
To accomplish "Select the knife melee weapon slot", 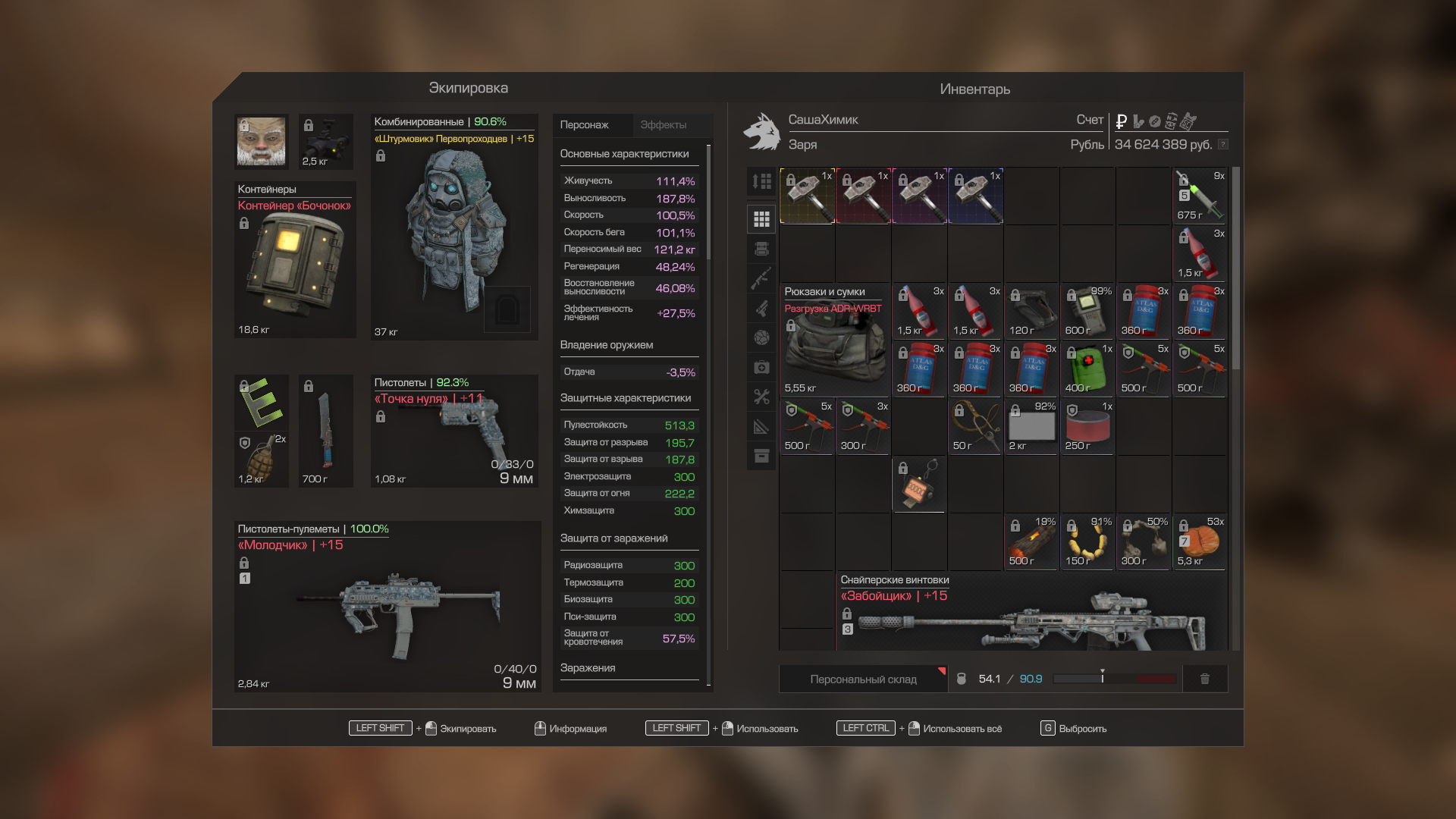I will (x=325, y=431).
